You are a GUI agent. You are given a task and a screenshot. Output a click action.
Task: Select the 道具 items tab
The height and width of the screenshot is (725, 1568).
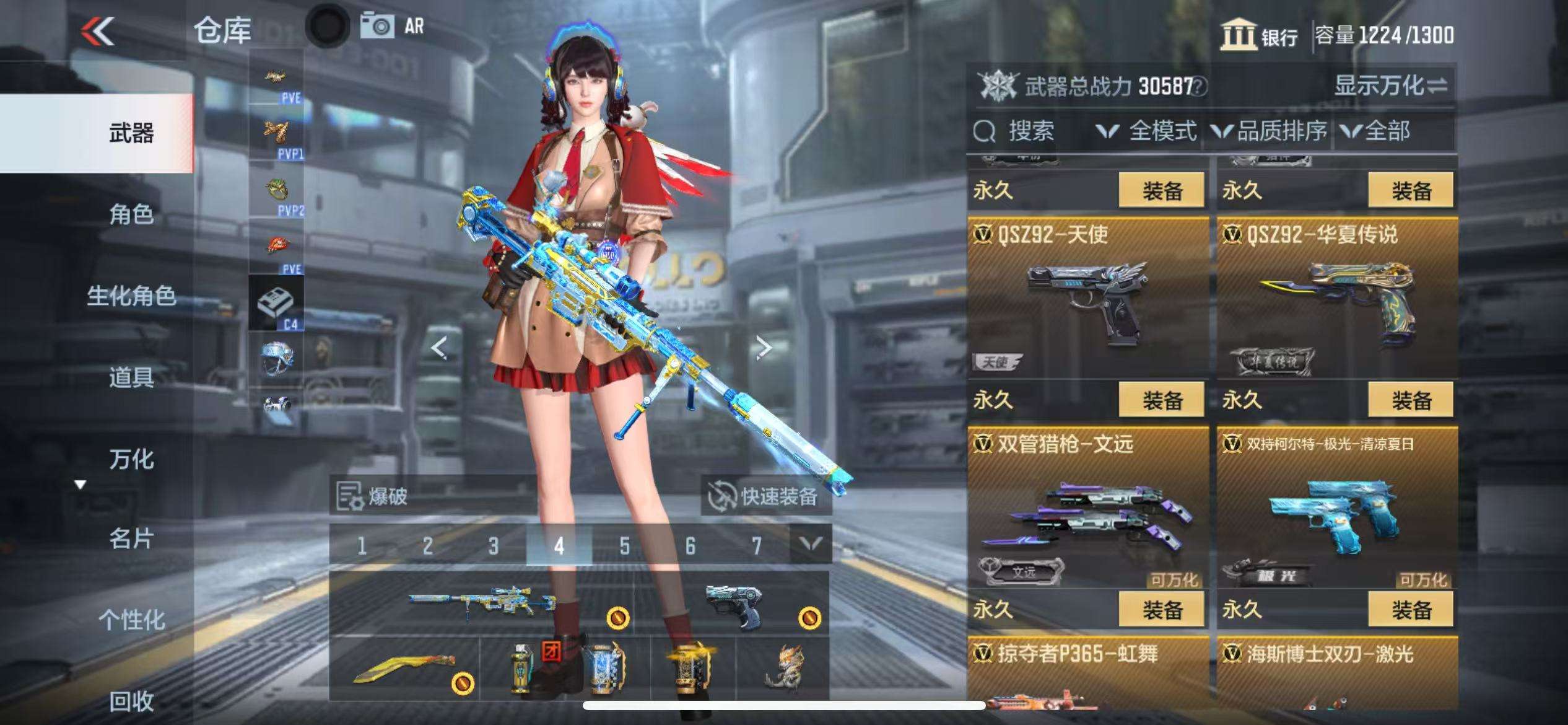131,377
